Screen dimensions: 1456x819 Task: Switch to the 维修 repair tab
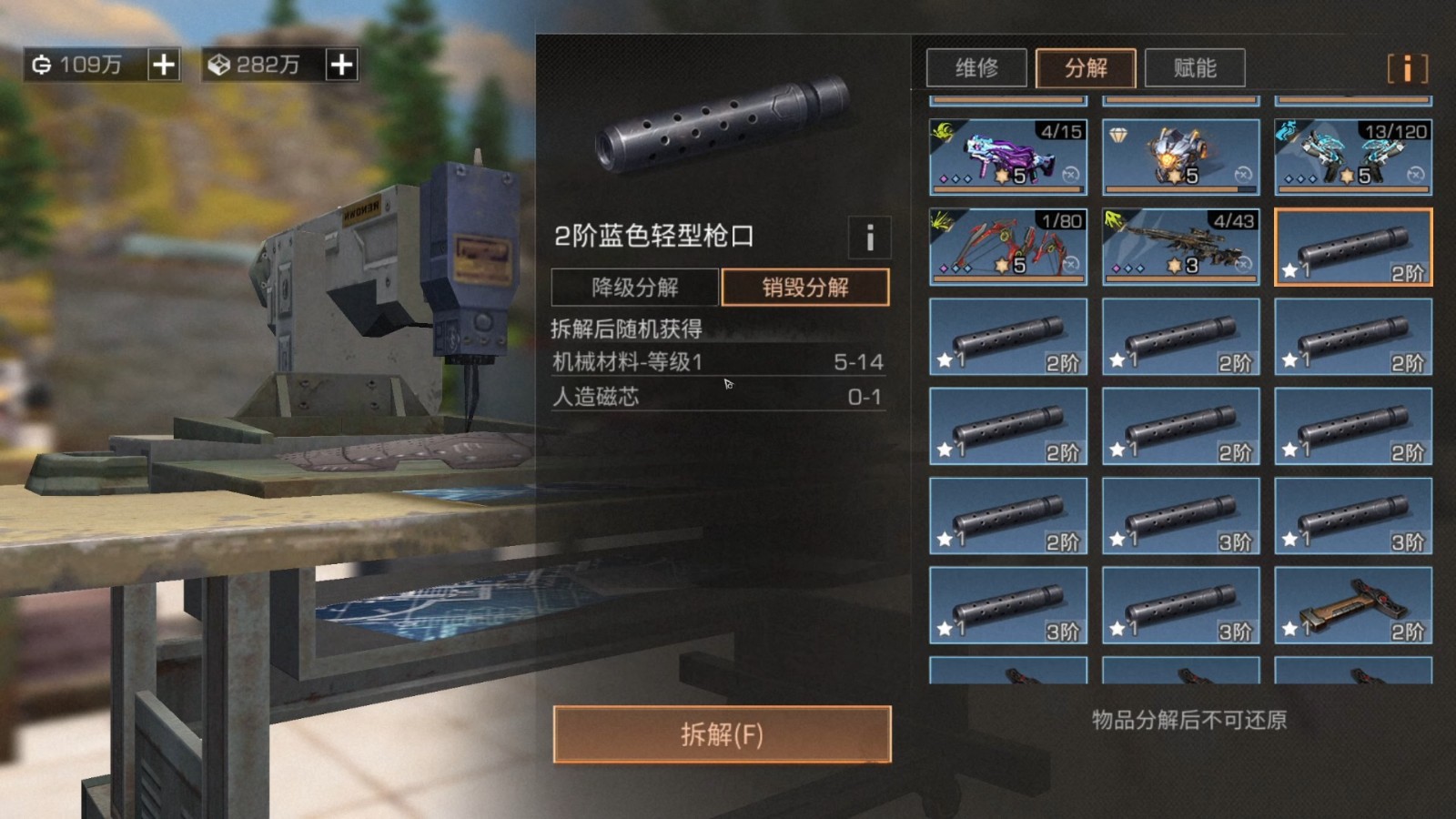976,68
